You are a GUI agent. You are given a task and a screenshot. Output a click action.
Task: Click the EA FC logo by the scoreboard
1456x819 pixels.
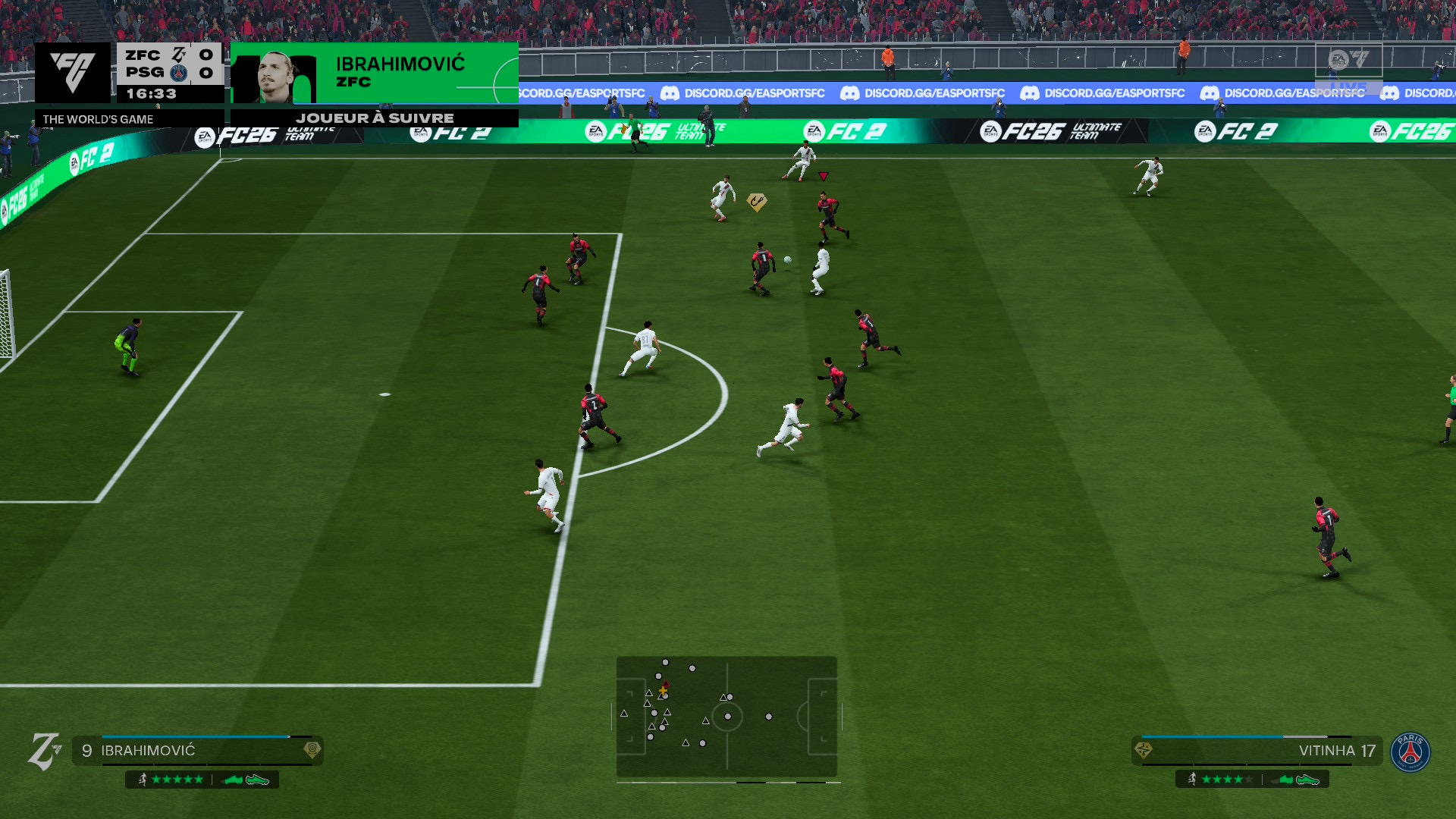(x=73, y=72)
